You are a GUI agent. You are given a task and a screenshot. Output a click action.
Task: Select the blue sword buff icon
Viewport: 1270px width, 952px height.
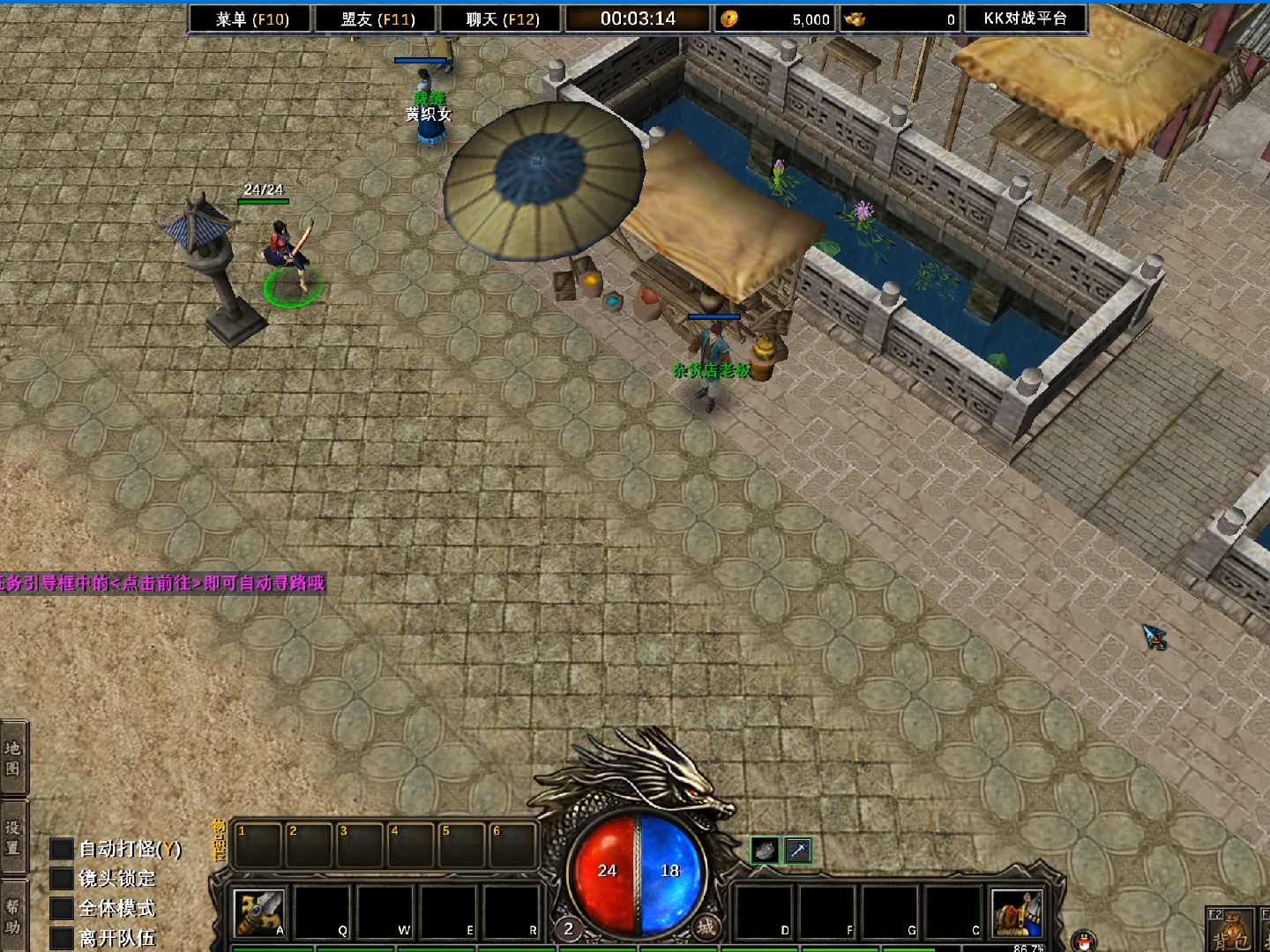[x=798, y=851]
